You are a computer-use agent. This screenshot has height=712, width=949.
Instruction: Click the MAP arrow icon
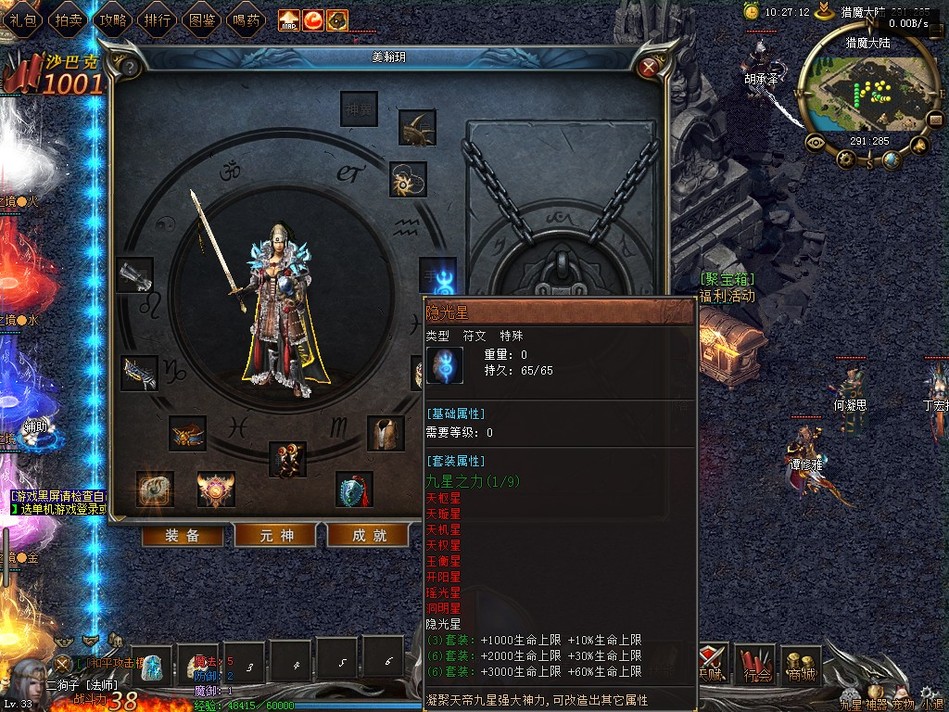288,19
